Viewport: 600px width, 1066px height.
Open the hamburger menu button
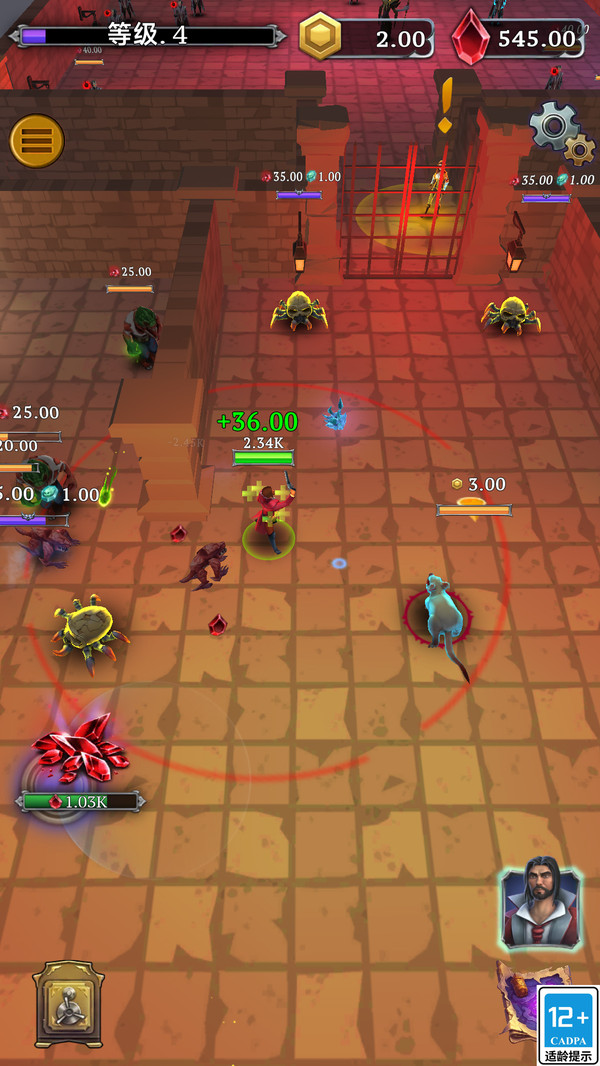coord(37,142)
